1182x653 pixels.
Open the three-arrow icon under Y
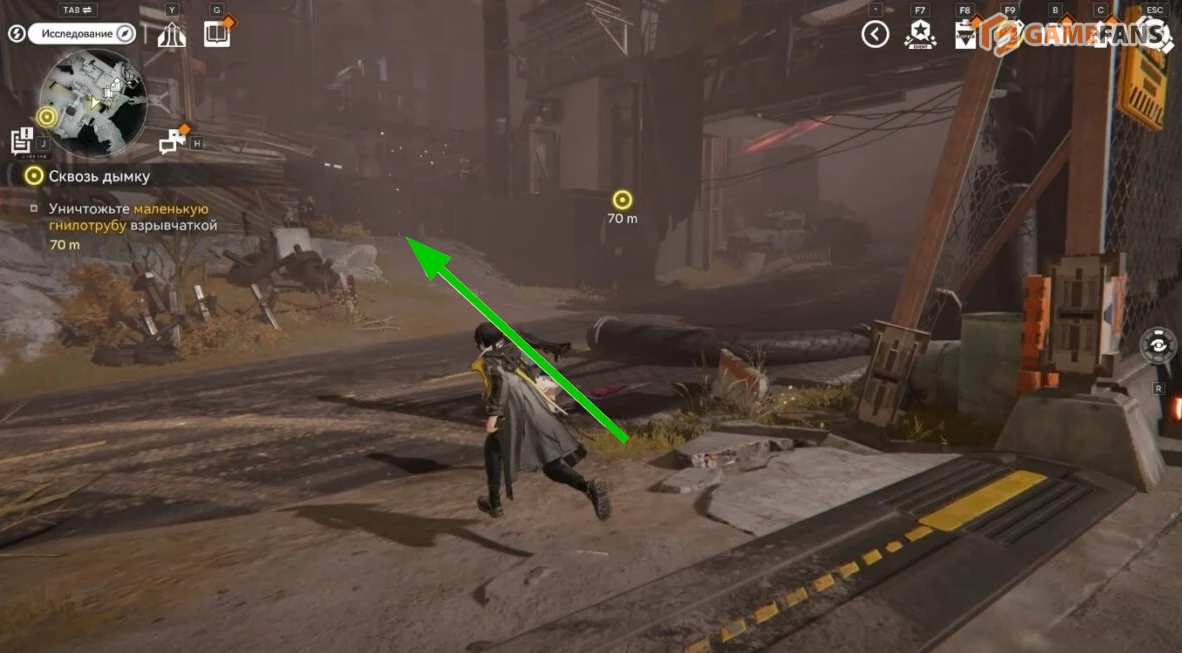point(172,35)
